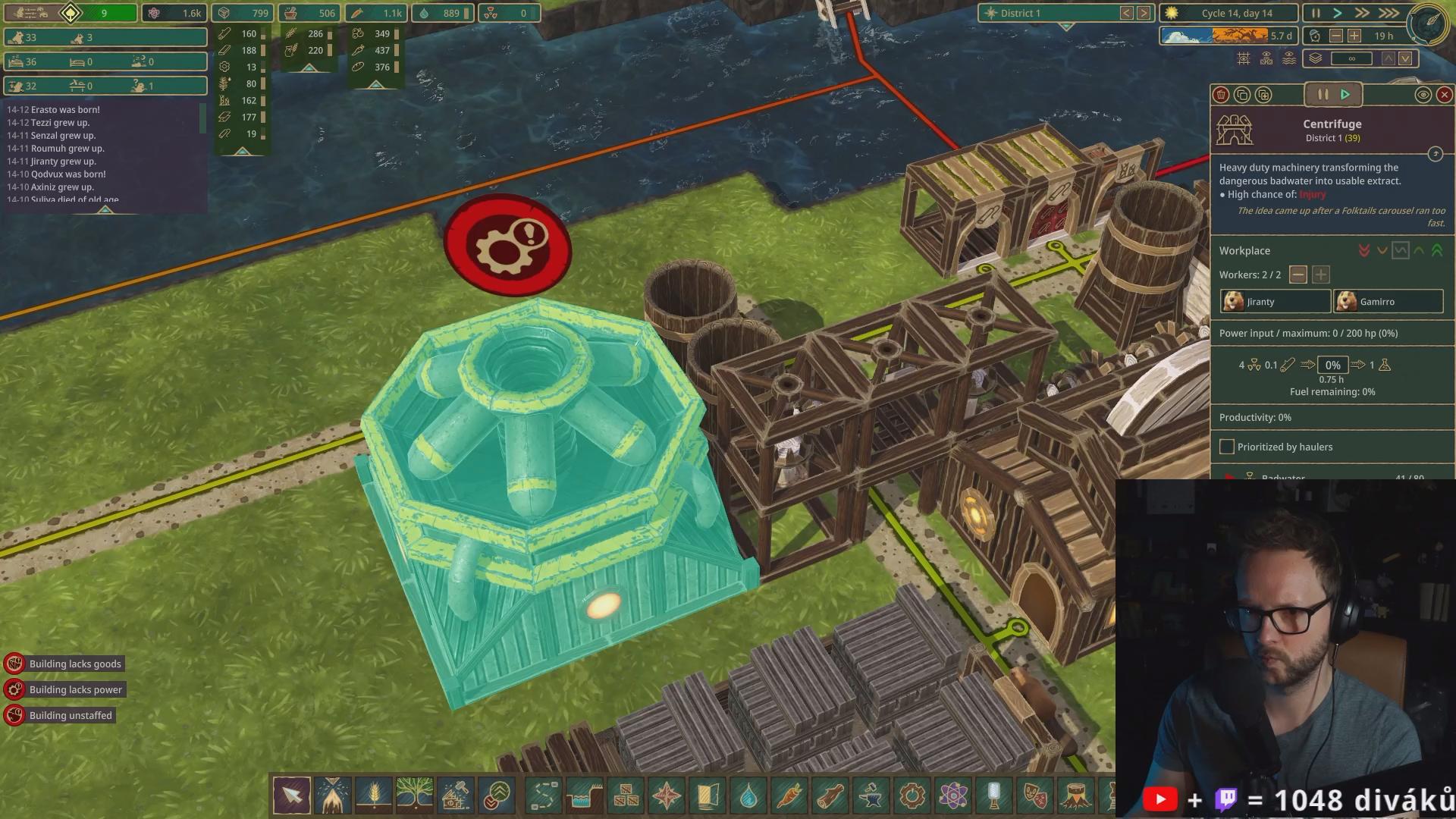
Task: Open the food carrot toolbar category
Action: pos(789,795)
